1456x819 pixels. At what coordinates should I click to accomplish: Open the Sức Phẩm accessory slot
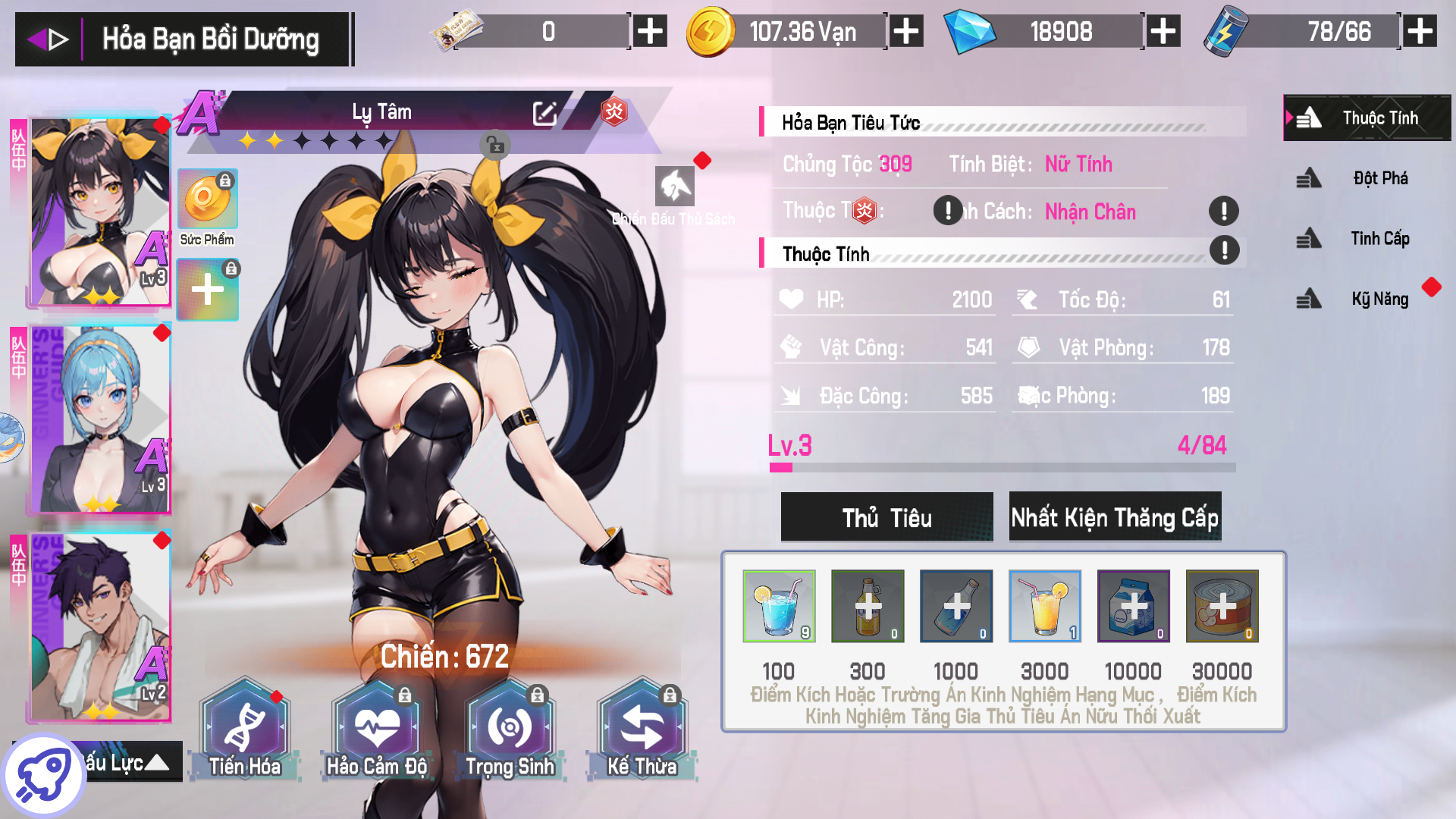[x=207, y=199]
